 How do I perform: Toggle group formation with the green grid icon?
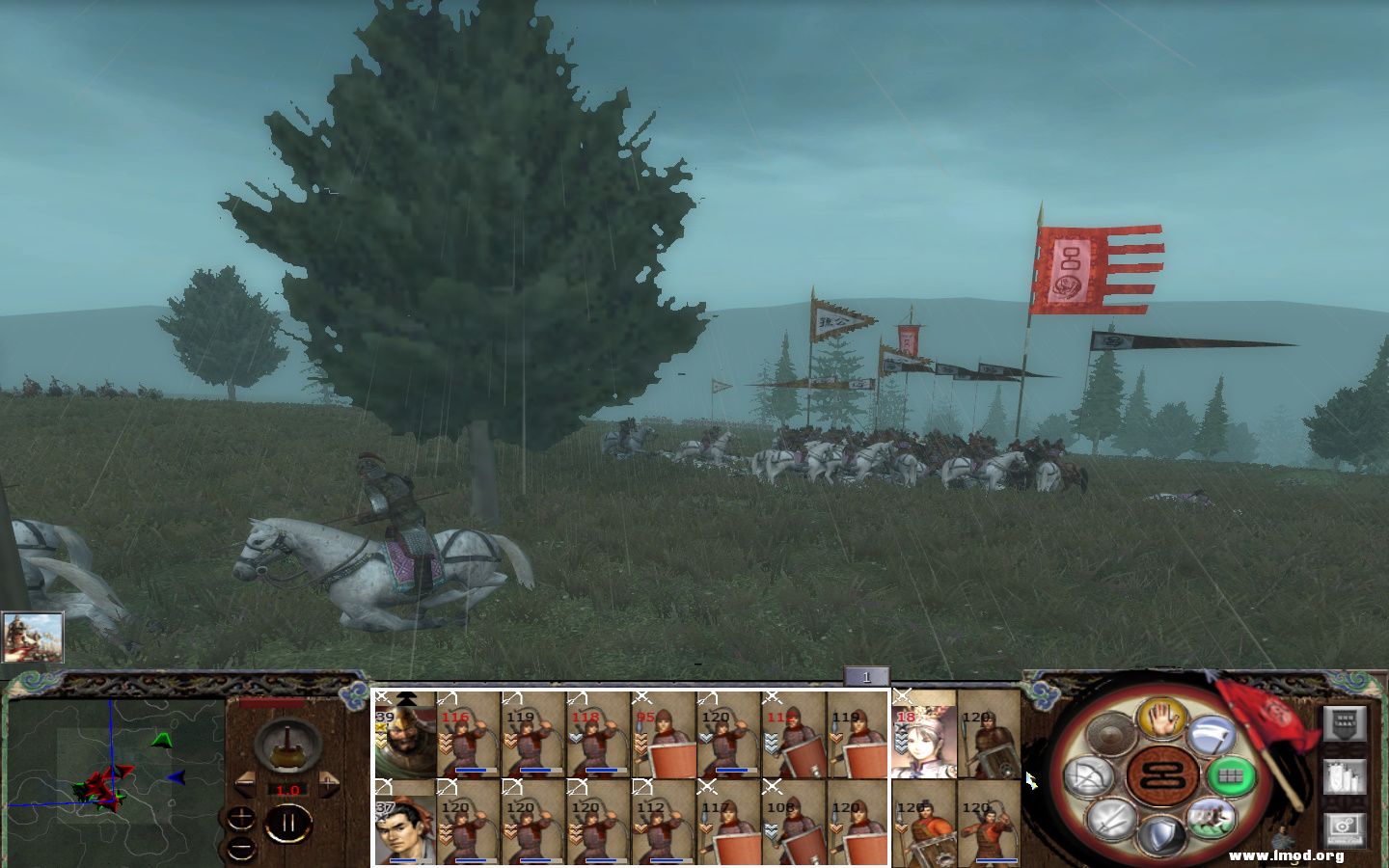pyautogui.click(x=1233, y=776)
